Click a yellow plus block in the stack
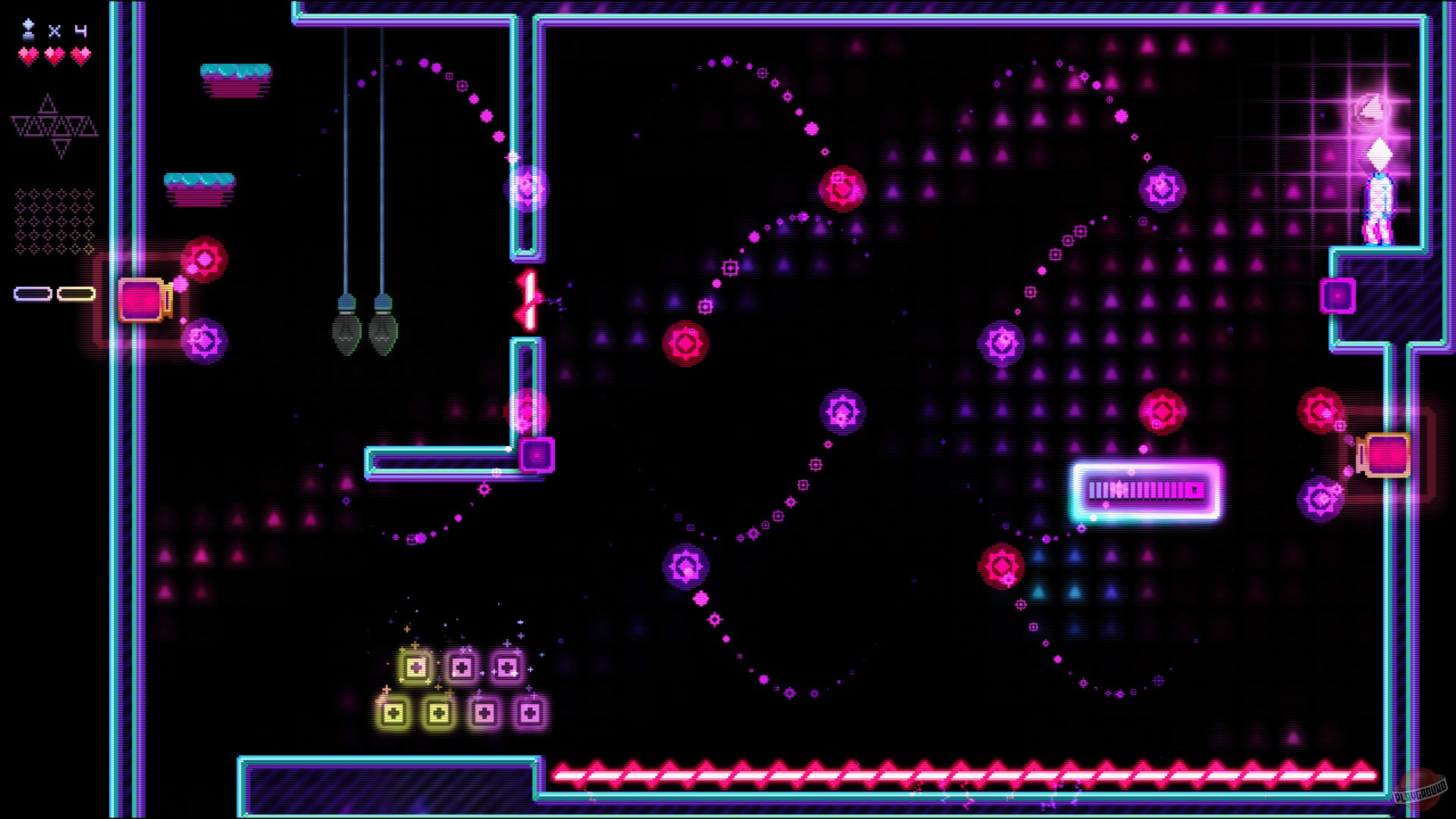Screen dimensions: 1456x819 click(415, 667)
